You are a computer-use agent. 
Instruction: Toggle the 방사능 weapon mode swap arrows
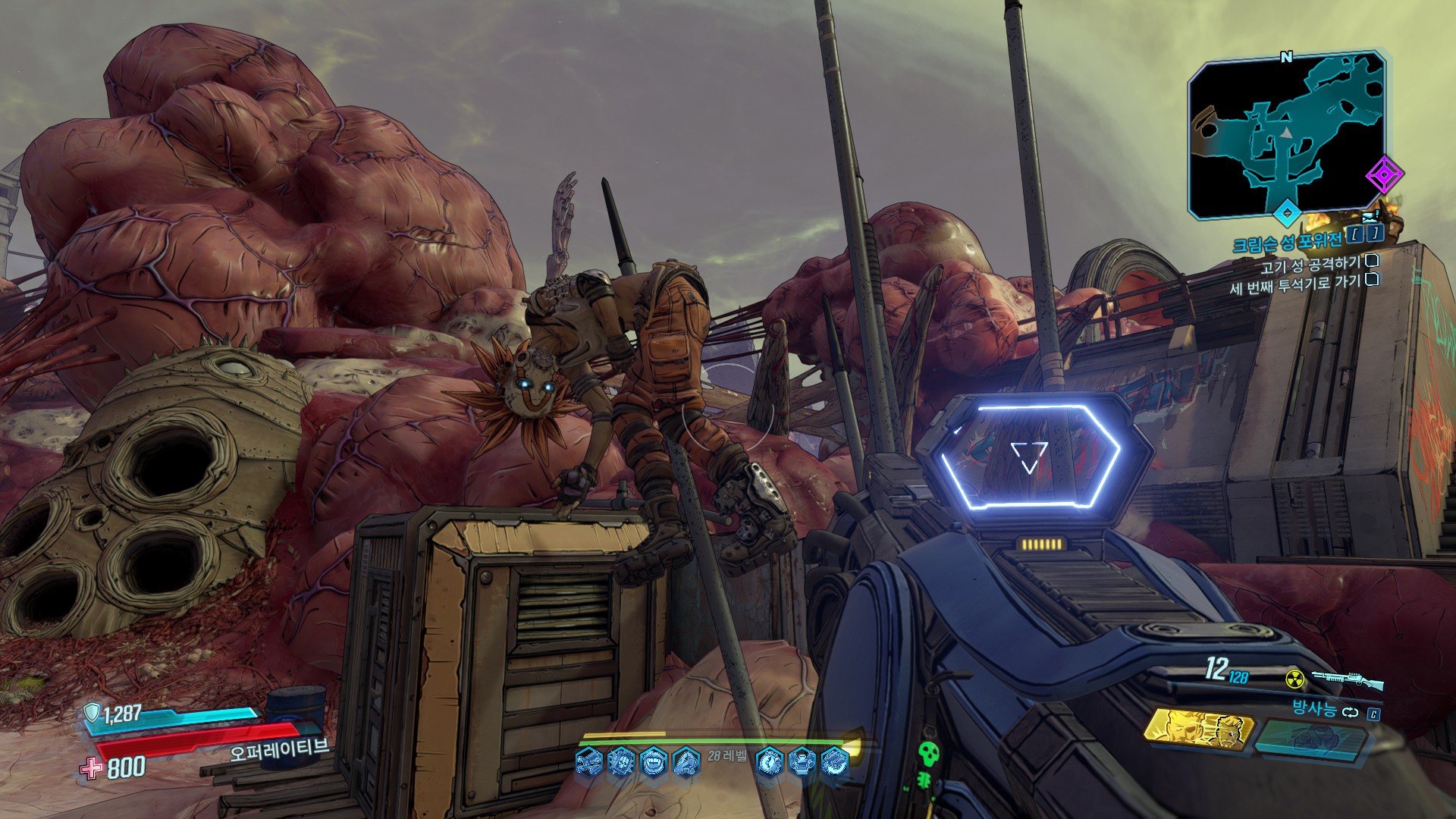1349,712
